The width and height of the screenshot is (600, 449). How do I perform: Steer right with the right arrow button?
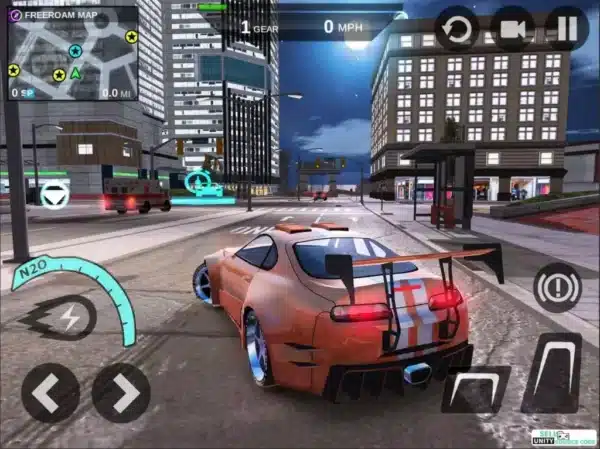pos(121,392)
